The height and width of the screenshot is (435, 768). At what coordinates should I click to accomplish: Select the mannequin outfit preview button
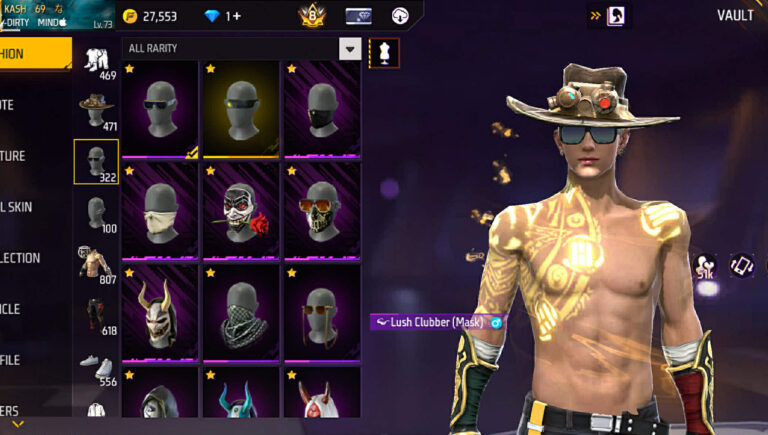tap(384, 52)
